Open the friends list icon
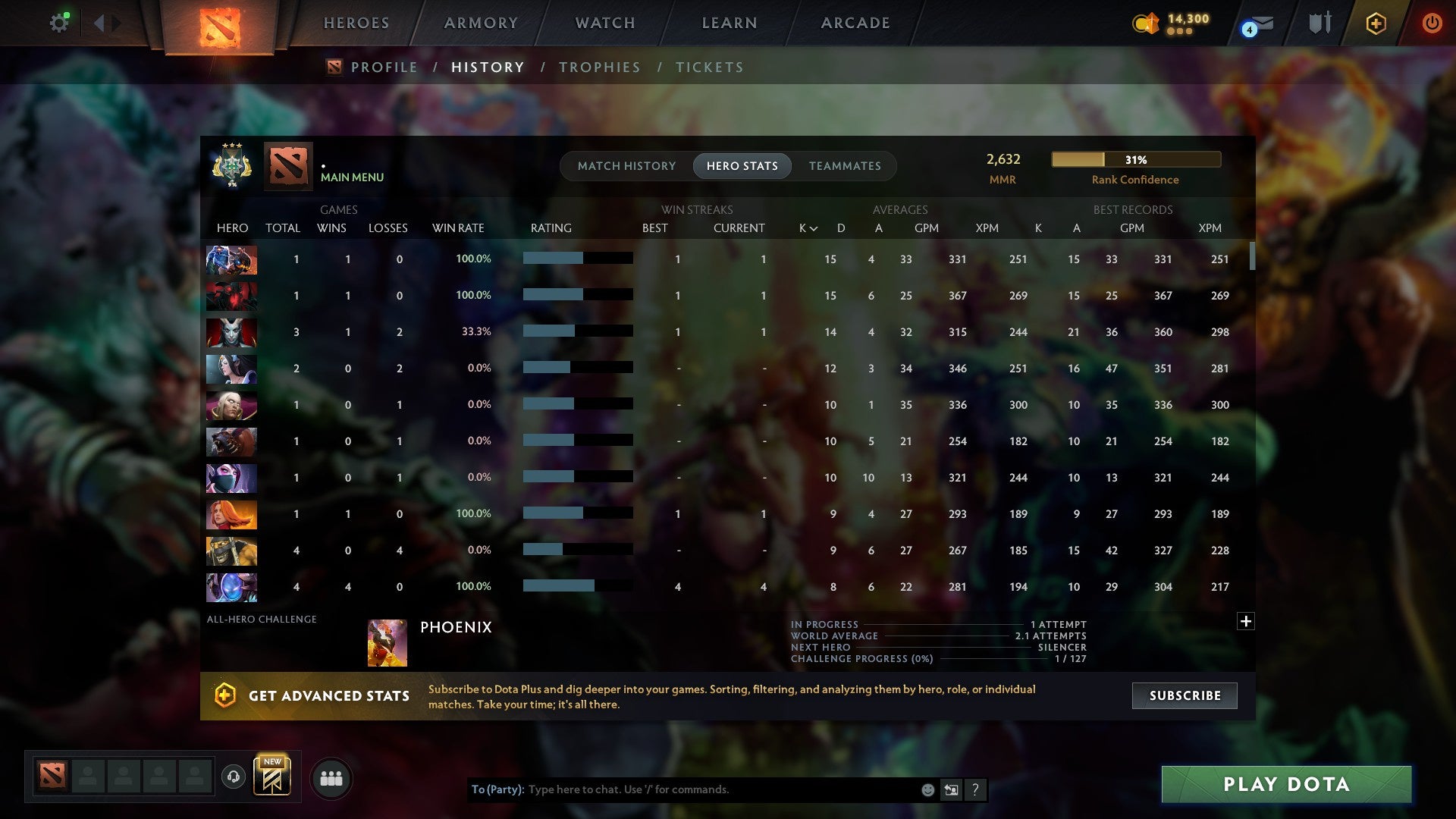 (x=331, y=777)
